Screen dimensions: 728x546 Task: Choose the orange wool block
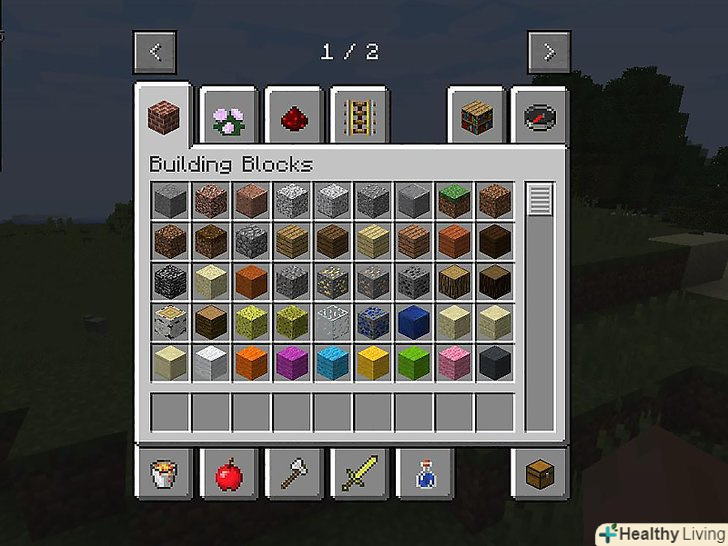pos(251,361)
